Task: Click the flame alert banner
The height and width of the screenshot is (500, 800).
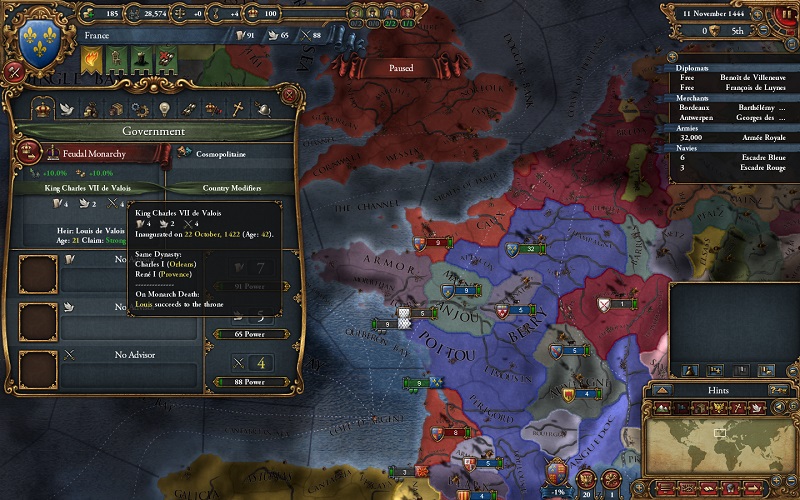Action: coord(91,61)
